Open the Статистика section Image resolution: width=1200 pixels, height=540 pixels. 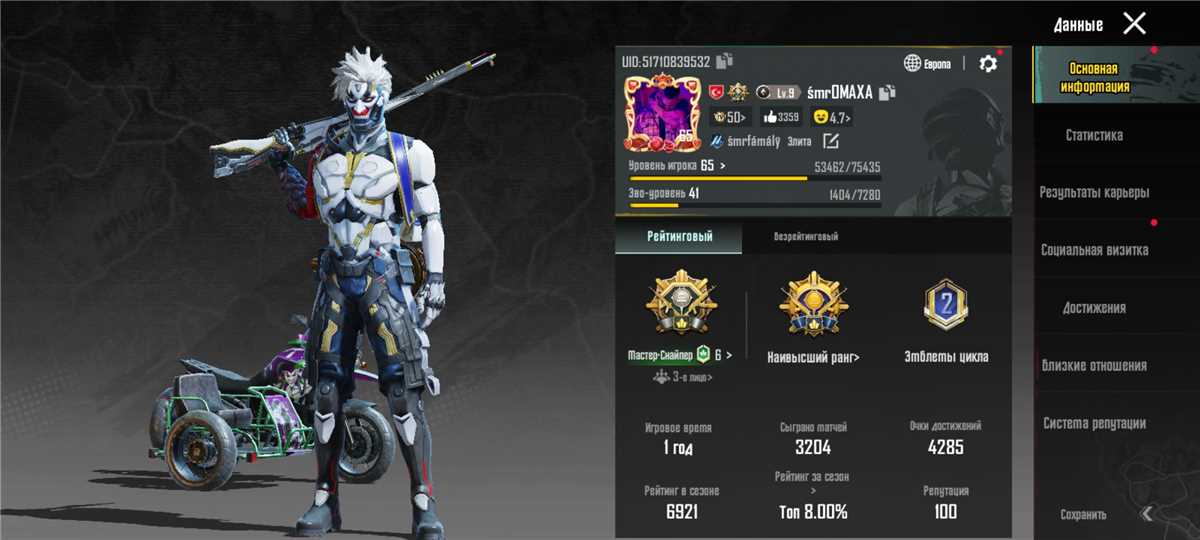(x=1094, y=135)
